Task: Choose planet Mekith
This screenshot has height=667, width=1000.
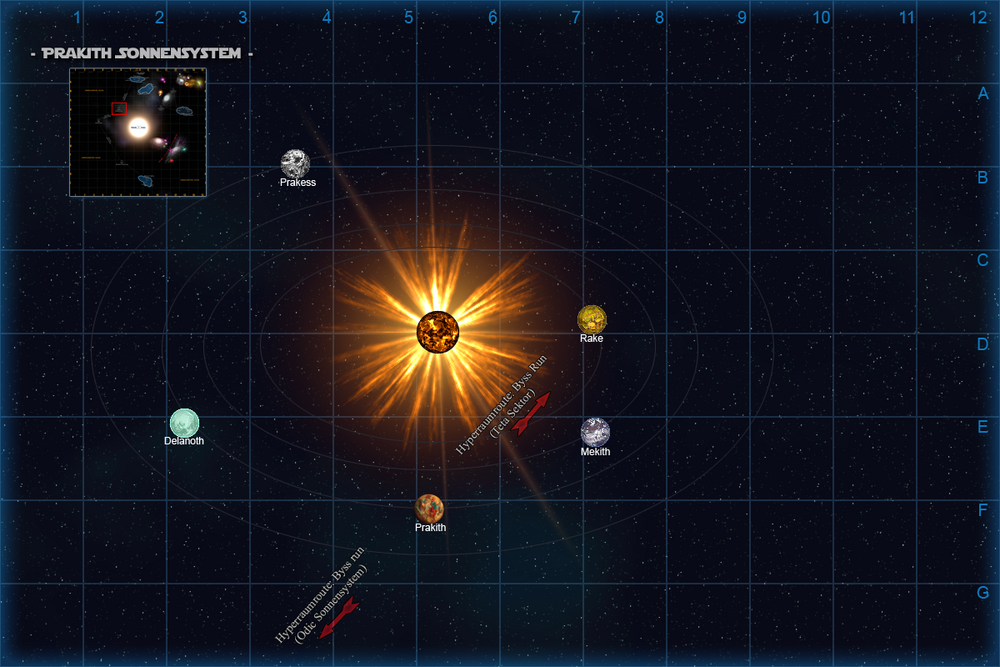Action: click(595, 431)
